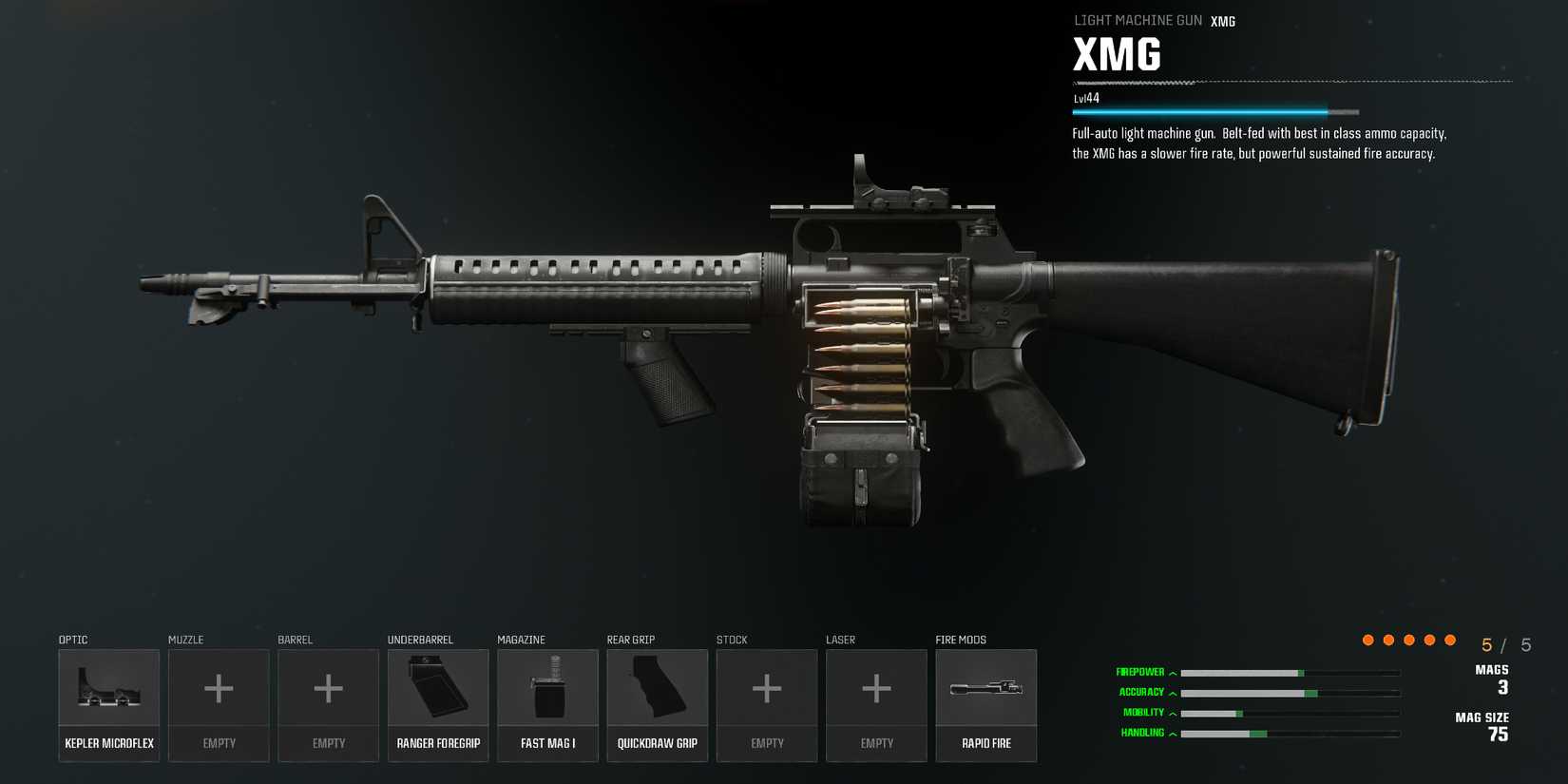1568x784 pixels.
Task: Open the Rapid Fire fire mods slot
Action: (985, 703)
